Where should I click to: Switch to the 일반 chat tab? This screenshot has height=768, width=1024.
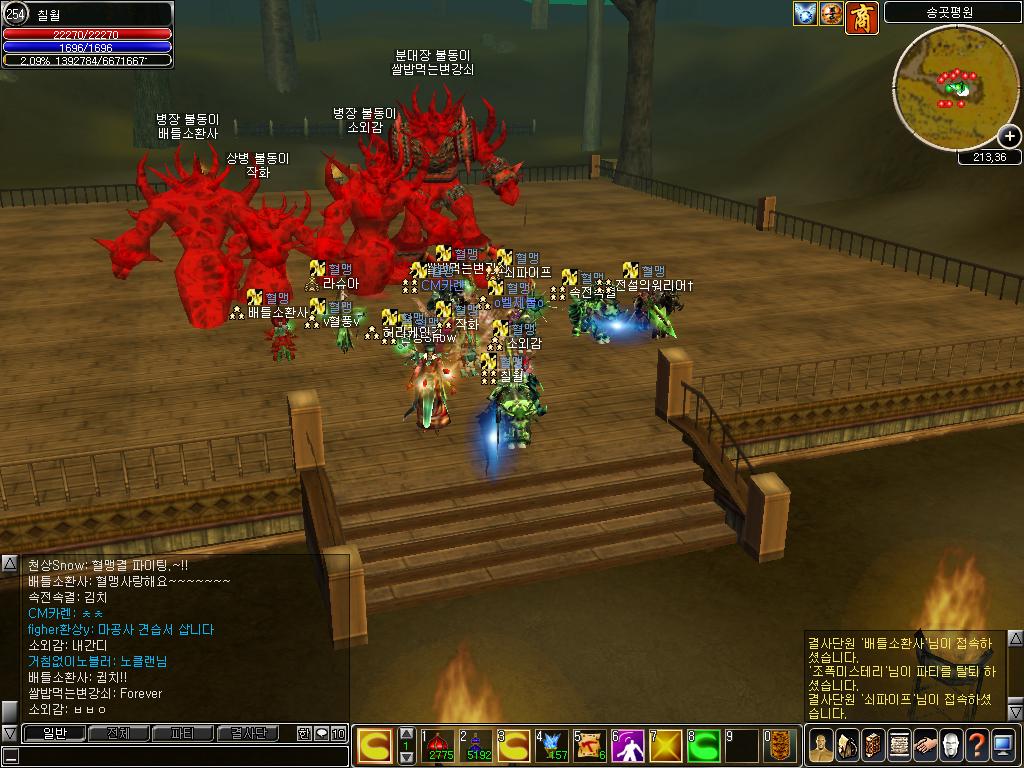54,734
